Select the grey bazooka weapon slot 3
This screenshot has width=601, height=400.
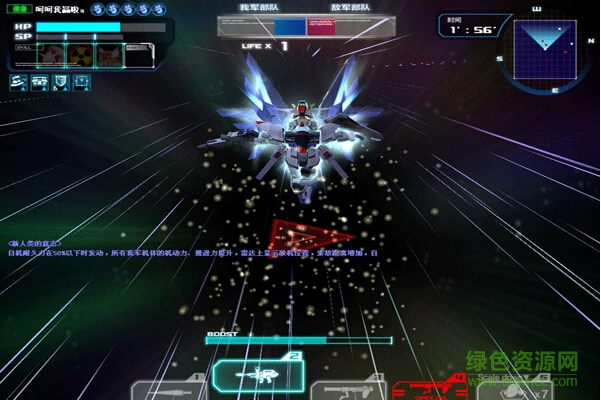pos(345,390)
